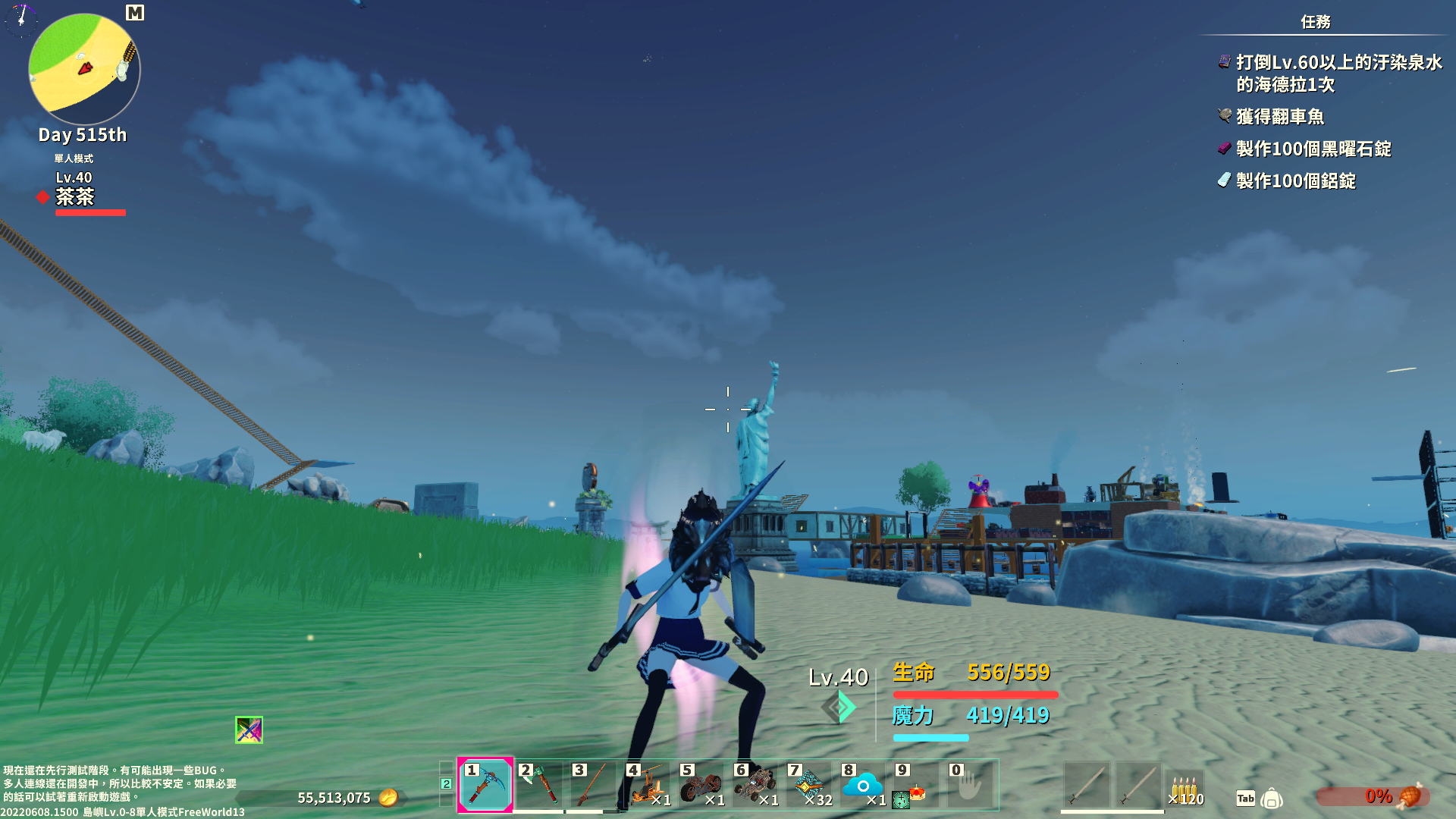Open the backpack inventory icon

point(1272,798)
